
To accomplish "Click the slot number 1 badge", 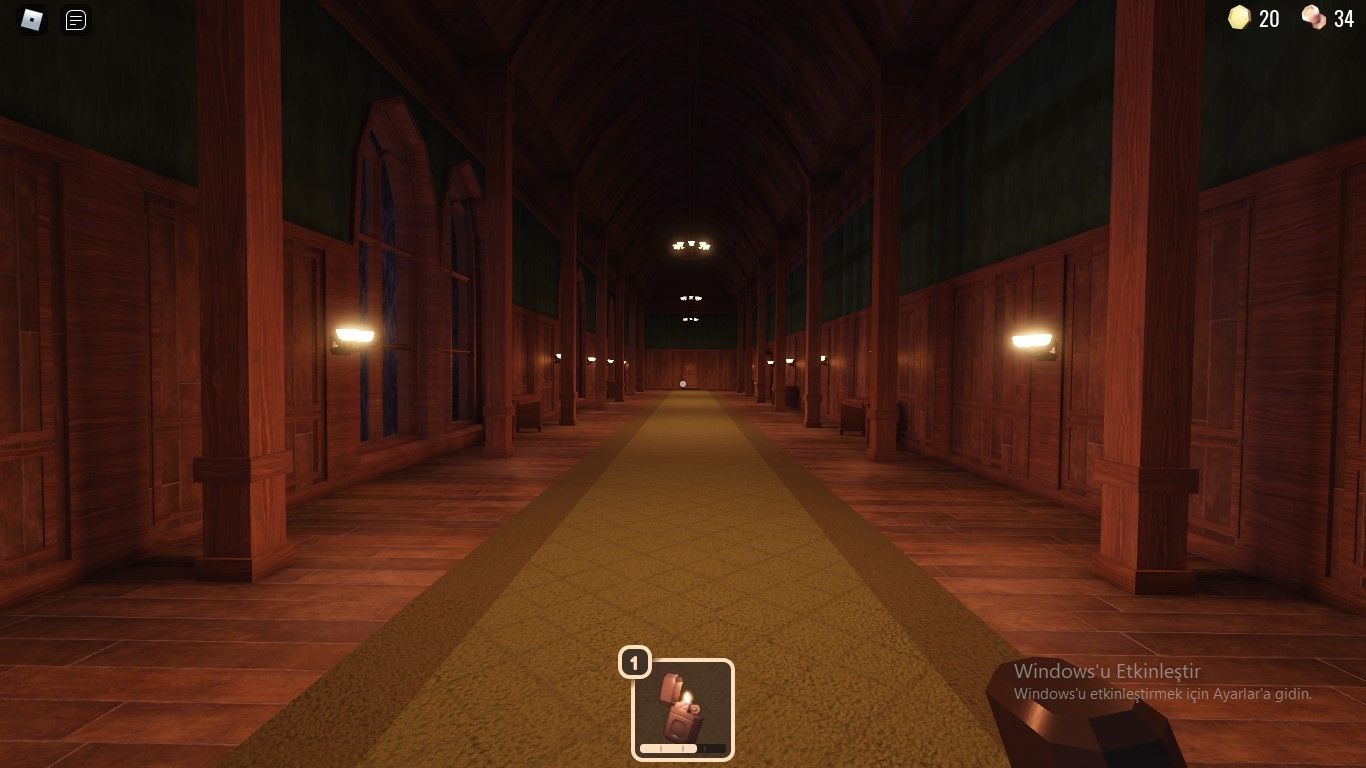I will point(636,661).
